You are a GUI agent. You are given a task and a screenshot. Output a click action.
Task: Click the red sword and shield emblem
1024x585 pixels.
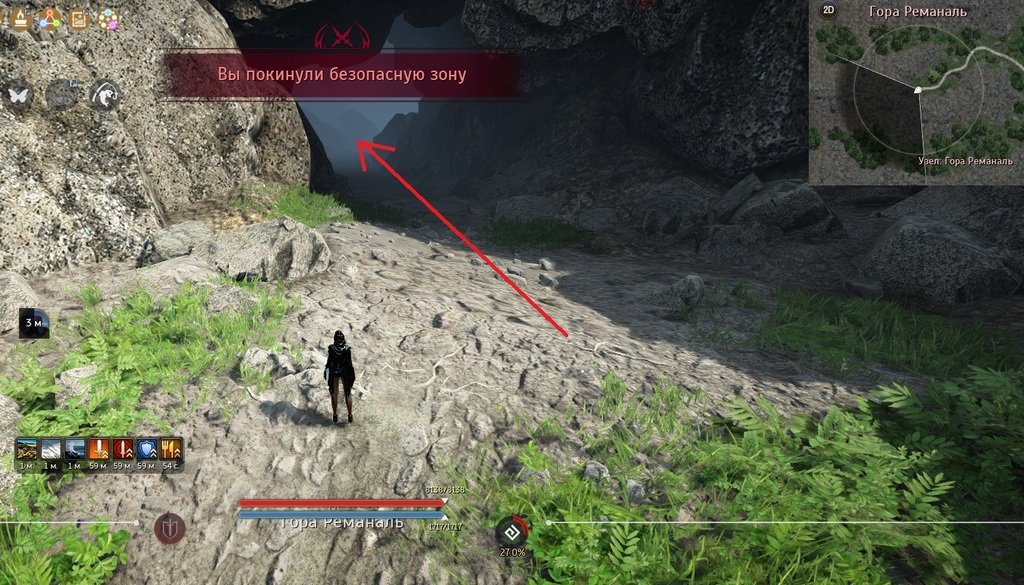(169, 527)
